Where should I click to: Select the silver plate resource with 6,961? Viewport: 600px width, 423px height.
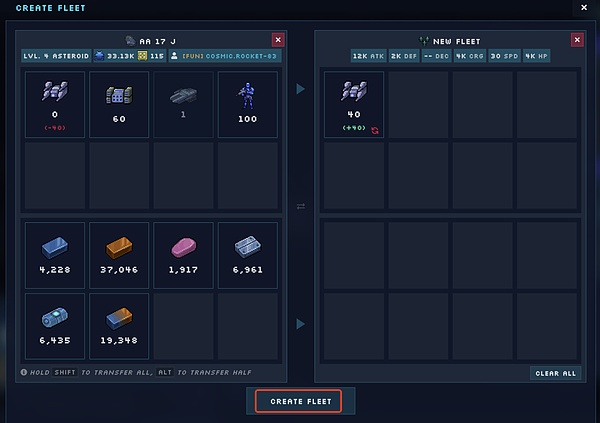point(246,254)
